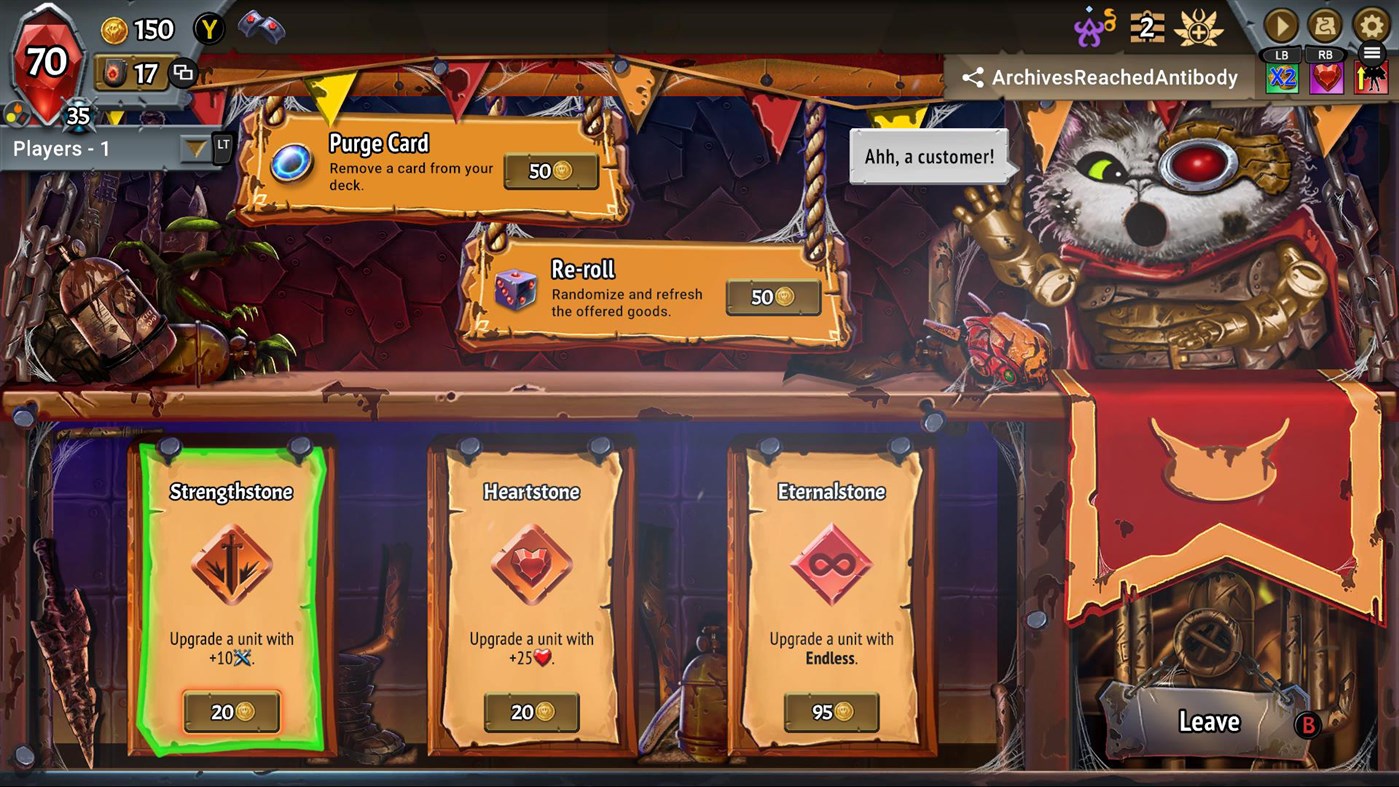Image resolution: width=1399 pixels, height=787 pixels.
Task: Open the map scroll button
Action: 1326,25
